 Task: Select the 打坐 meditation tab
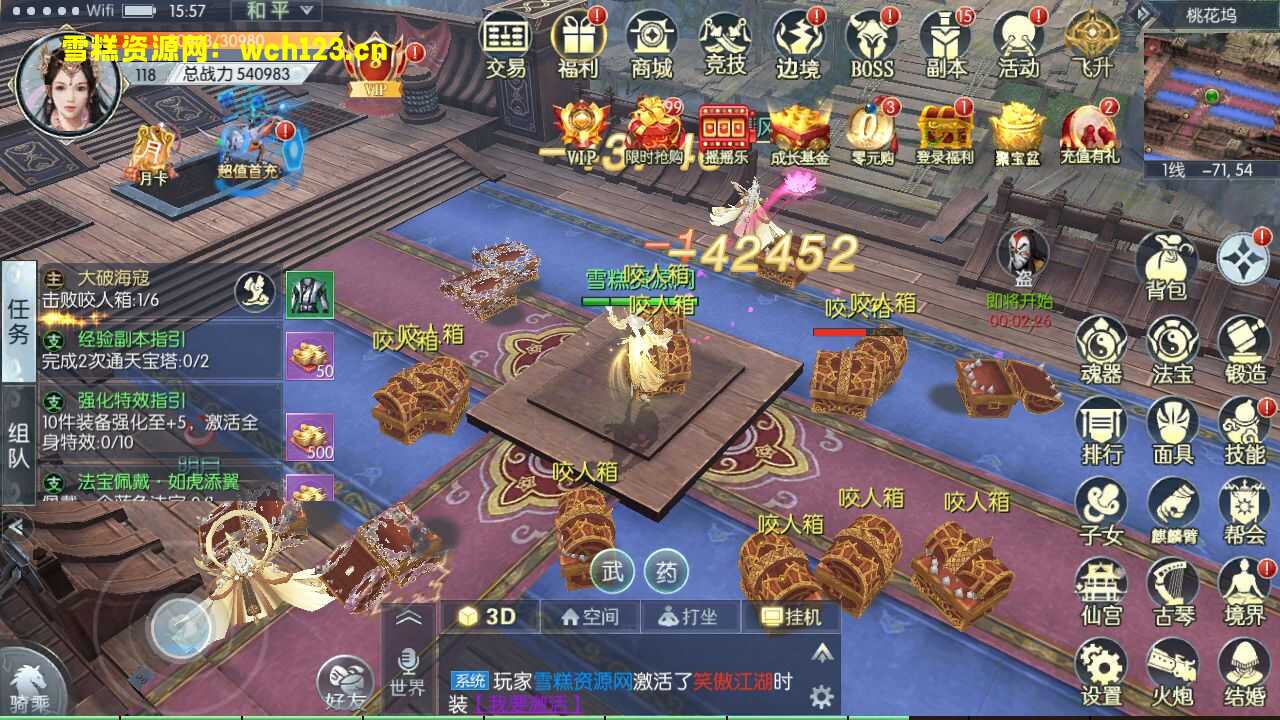tap(693, 616)
